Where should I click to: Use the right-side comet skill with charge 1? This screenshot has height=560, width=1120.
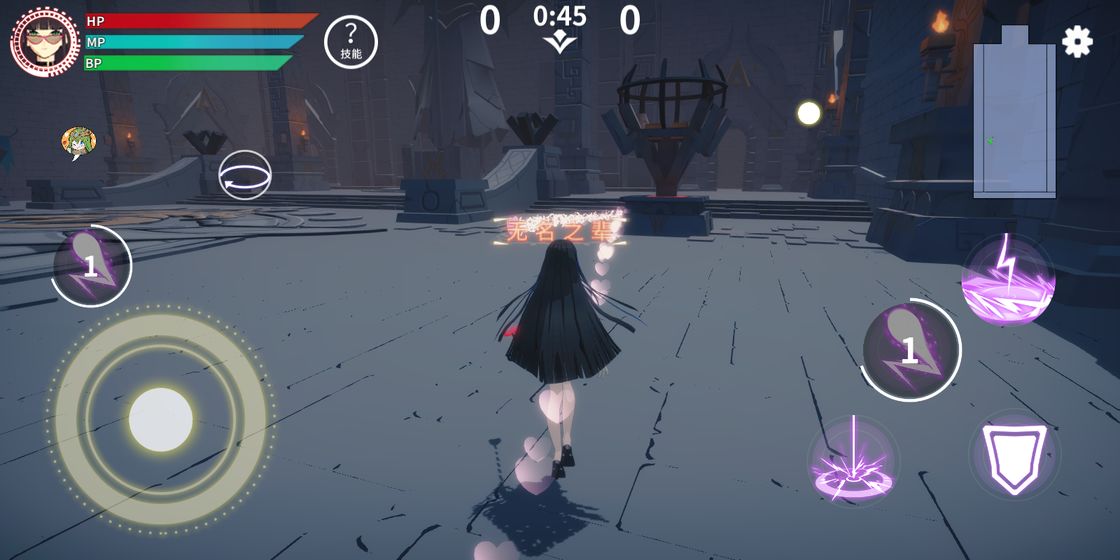(x=910, y=349)
